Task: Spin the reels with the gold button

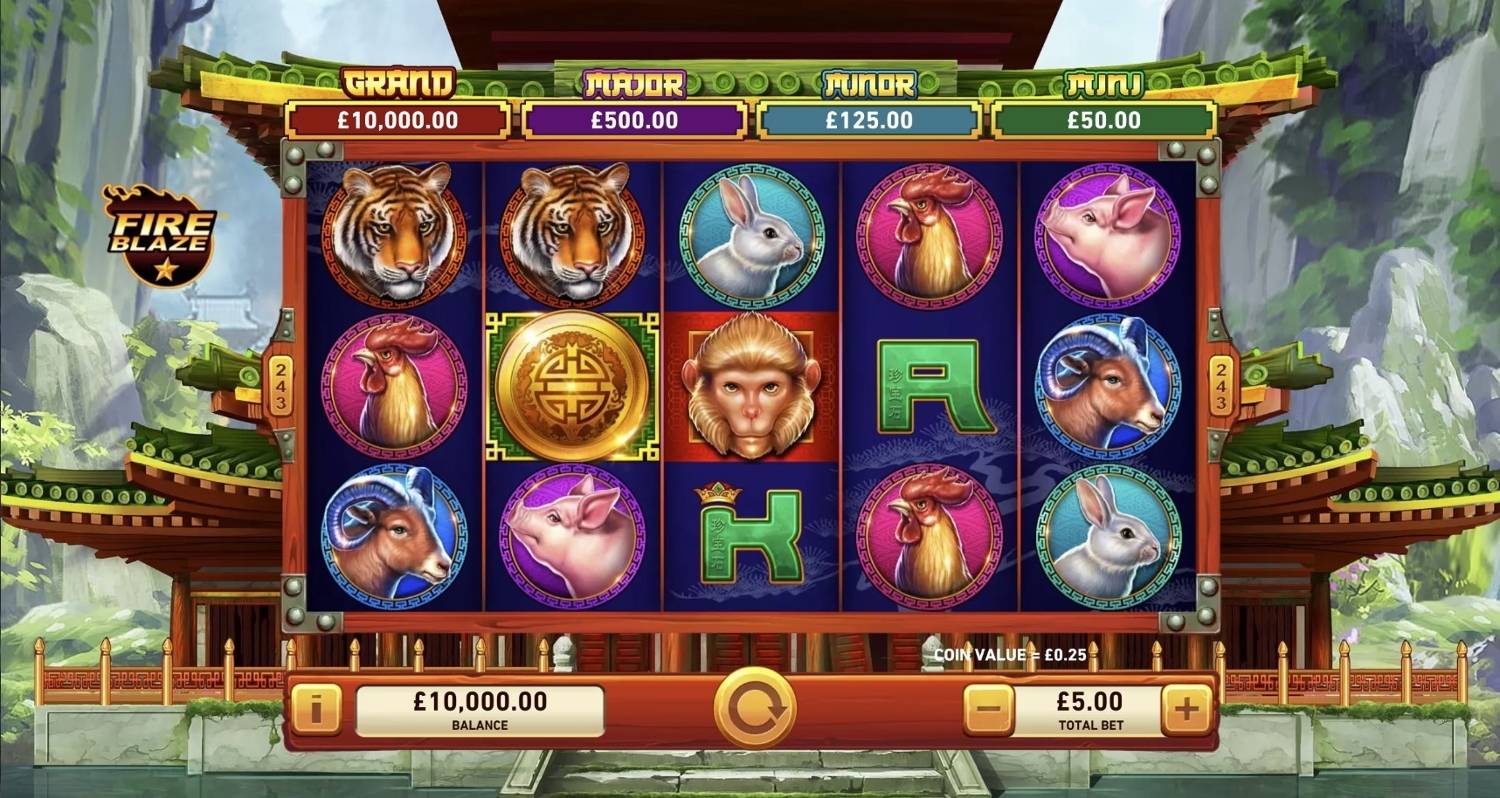Action: (755, 708)
